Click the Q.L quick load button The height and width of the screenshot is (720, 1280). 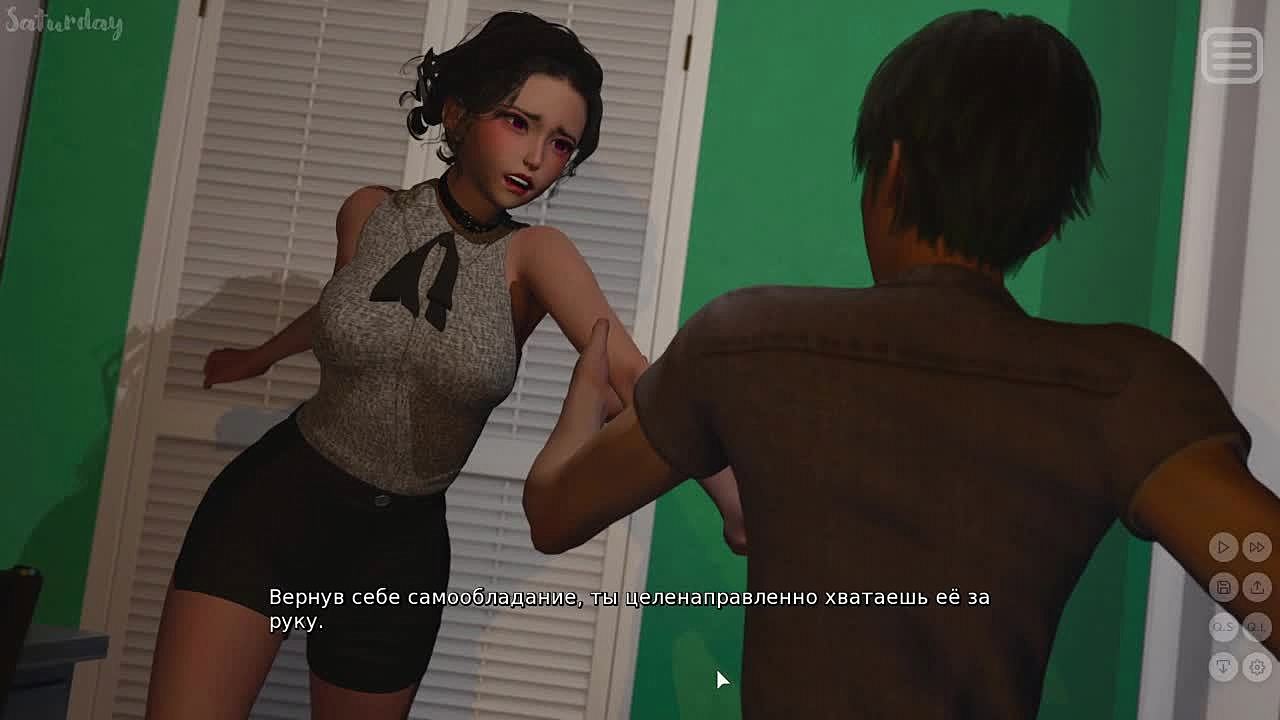point(1257,627)
